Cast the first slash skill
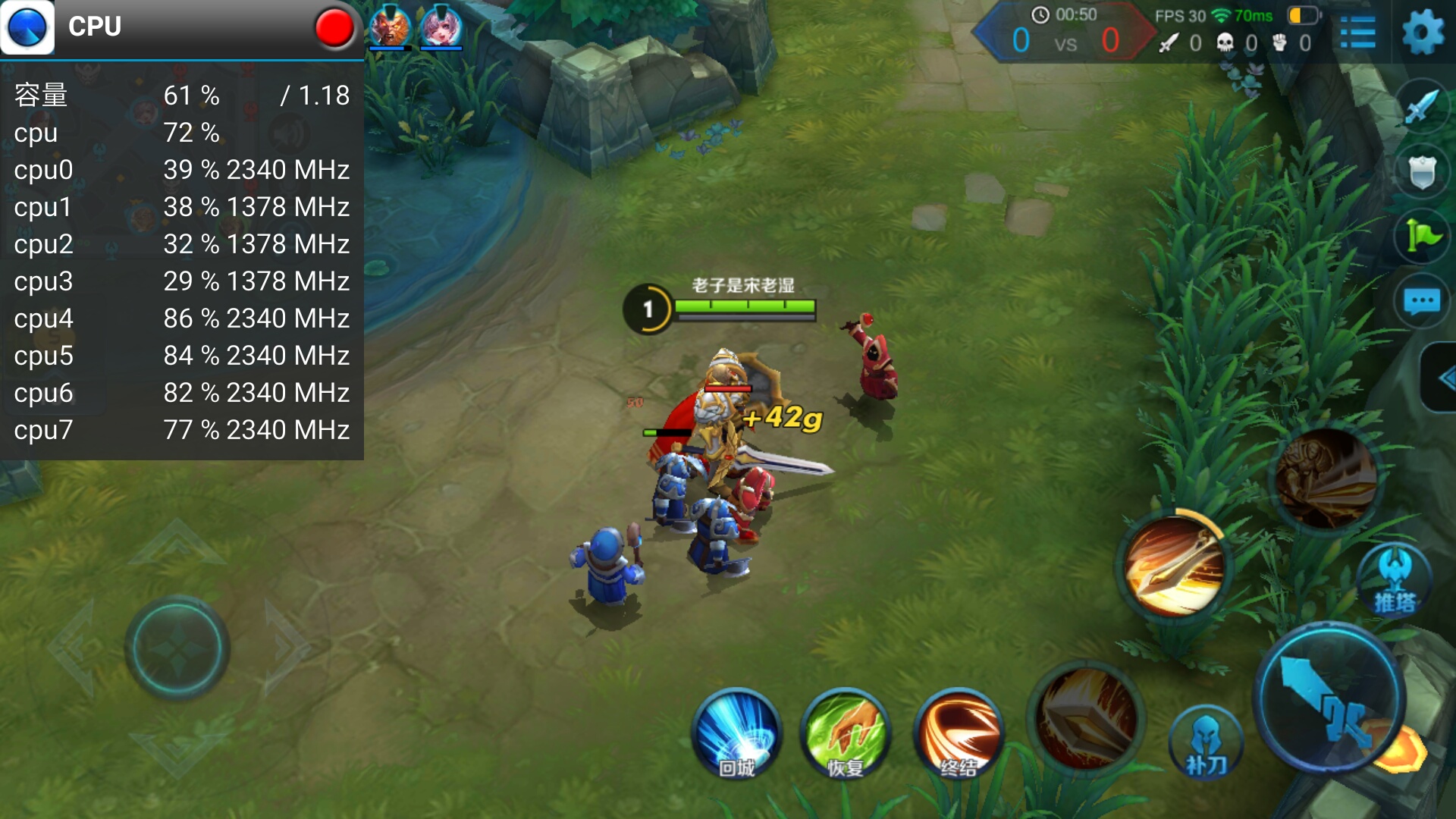This screenshot has height=819, width=1456. pyautogui.click(x=1086, y=717)
